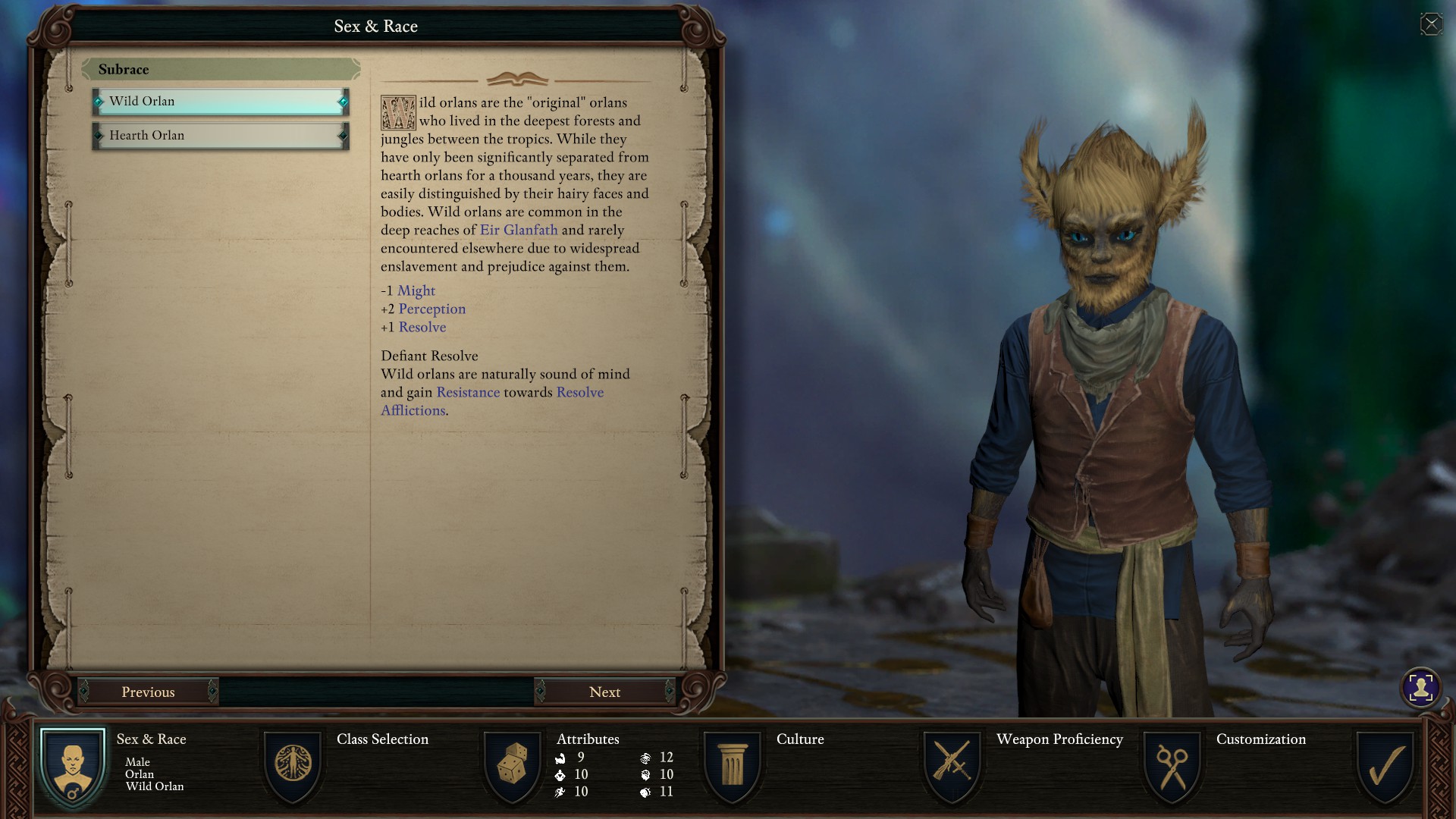The image size is (1456, 819).
Task: Follow the Eir Glanfath lore link
Action: (519, 230)
